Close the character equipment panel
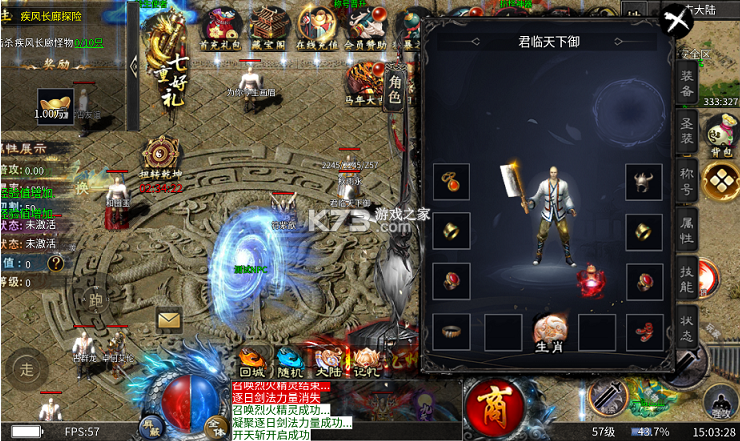 (677, 19)
